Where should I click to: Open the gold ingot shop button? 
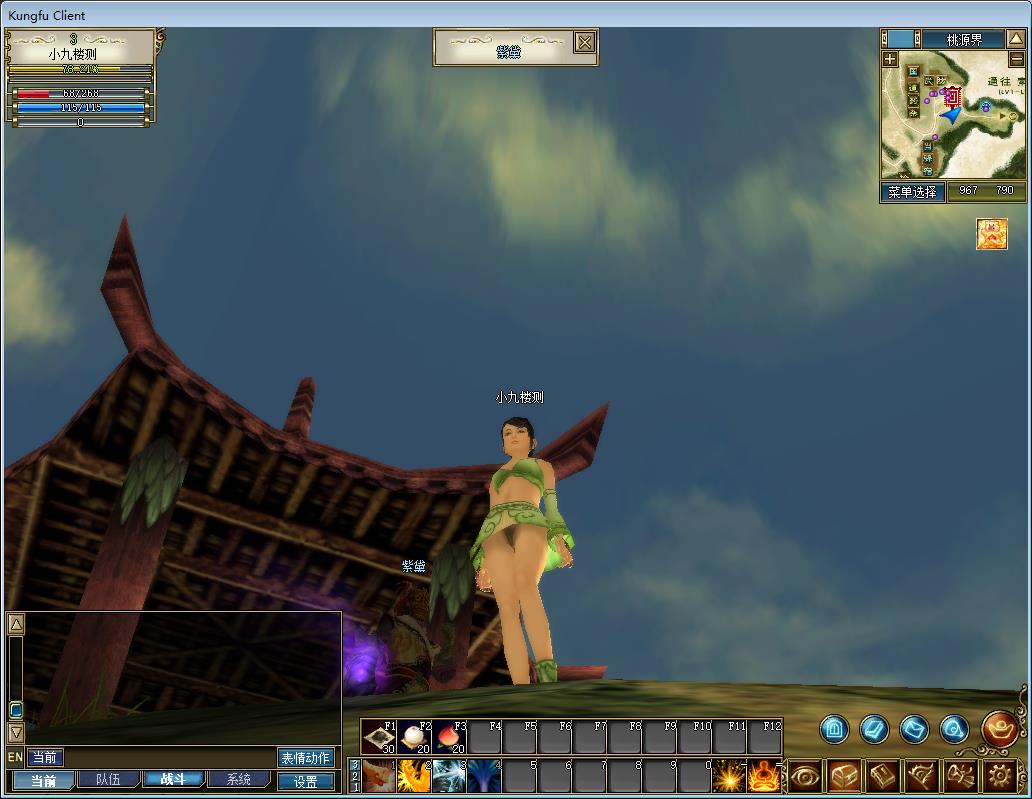pyautogui.click(x=999, y=729)
